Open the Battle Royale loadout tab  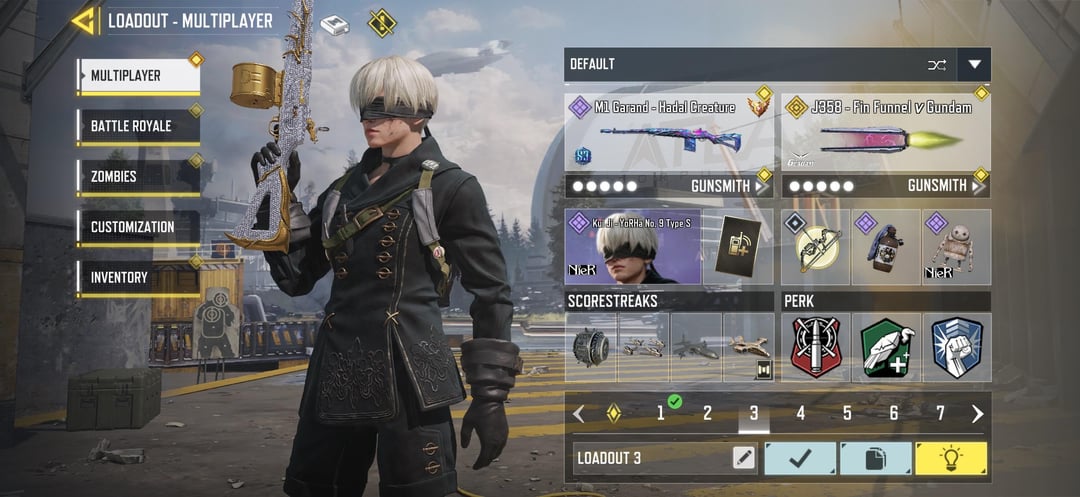pyautogui.click(x=138, y=126)
